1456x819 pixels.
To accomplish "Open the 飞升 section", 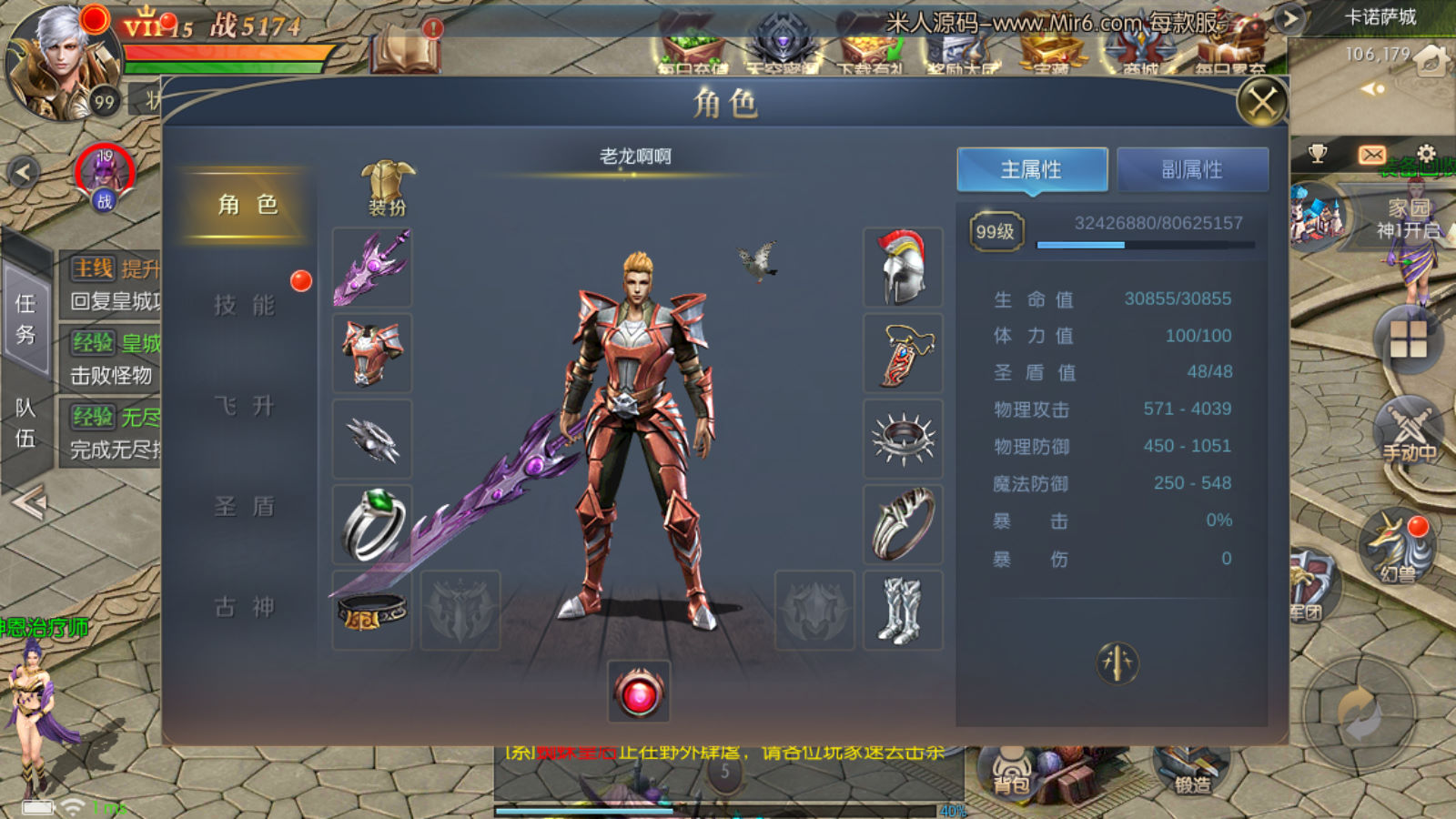I will tap(244, 406).
